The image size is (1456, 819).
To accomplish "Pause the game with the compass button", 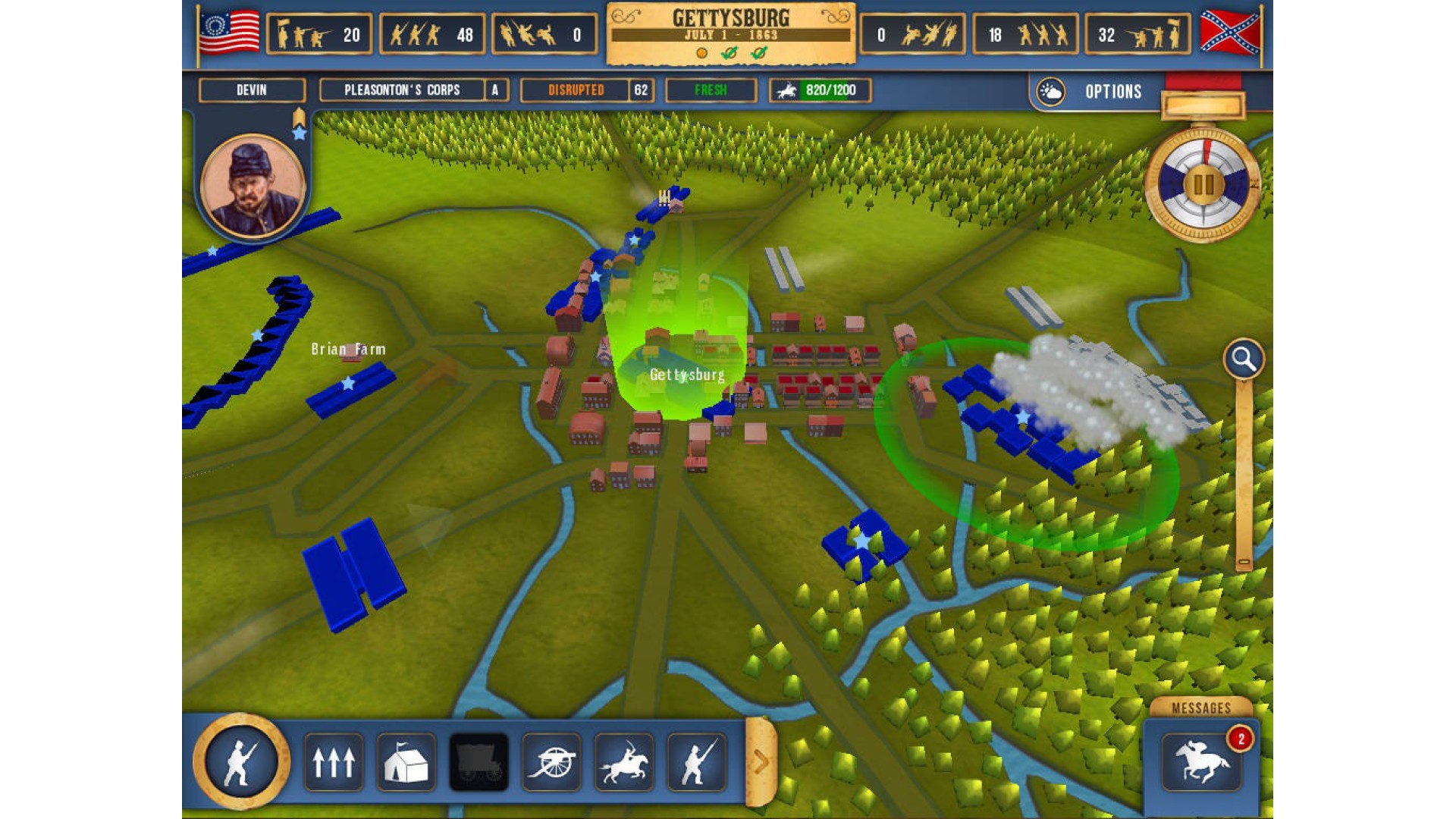I will [x=1203, y=184].
